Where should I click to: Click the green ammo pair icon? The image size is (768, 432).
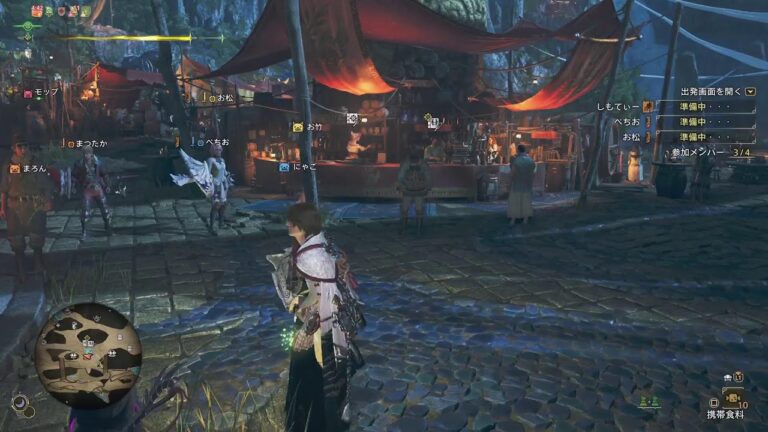click(651, 401)
